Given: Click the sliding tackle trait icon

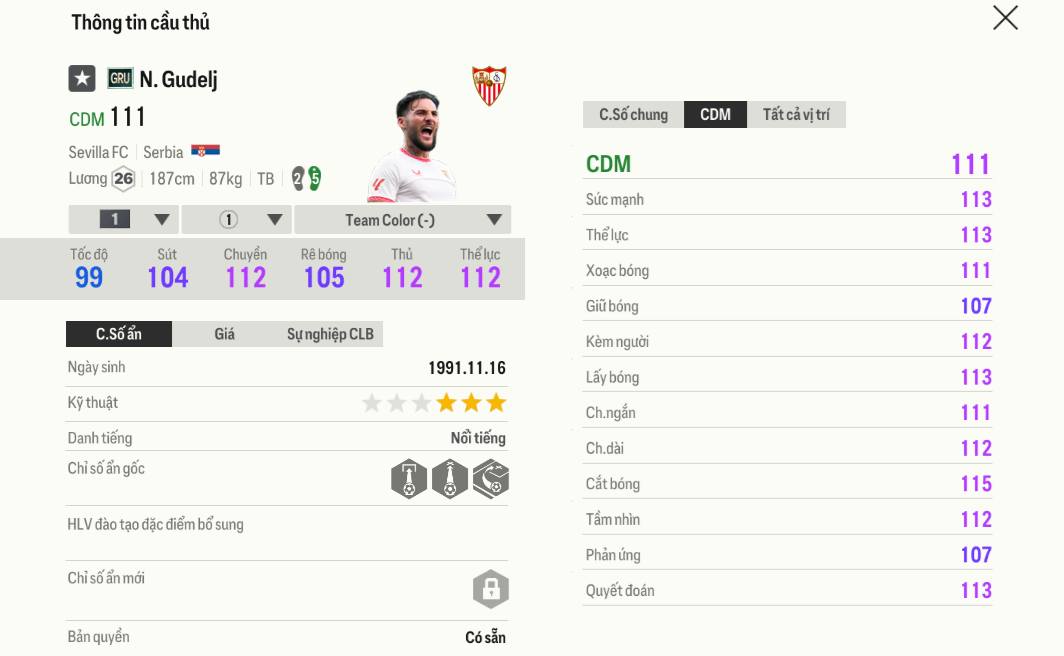Looking at the screenshot, I should (491, 479).
